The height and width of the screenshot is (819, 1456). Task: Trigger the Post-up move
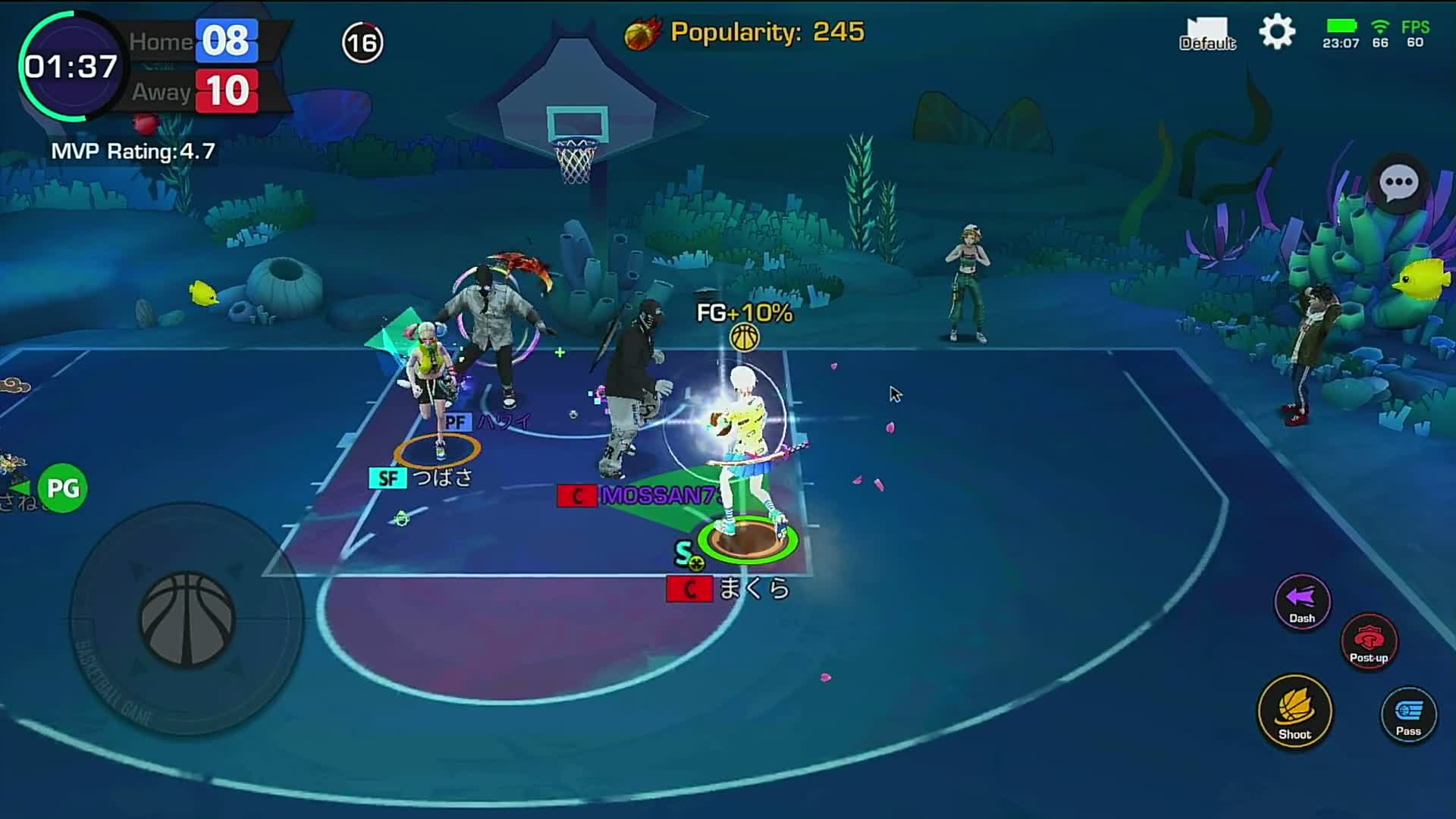1369,641
